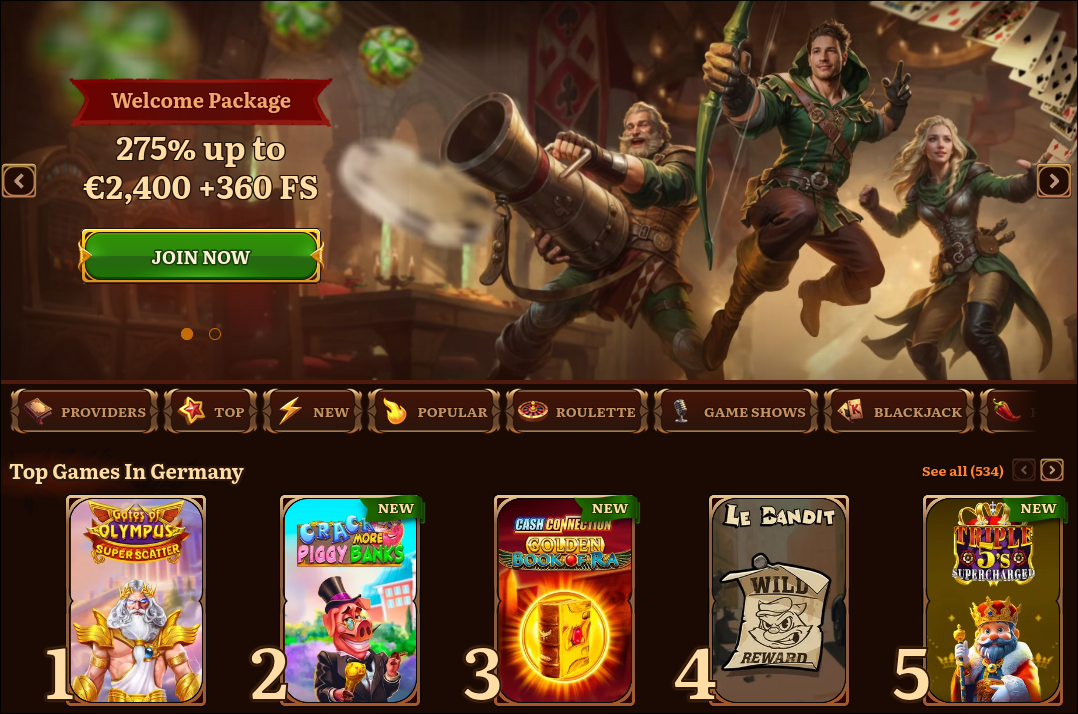
Task: Browse the Game Shows category
Action: [736, 411]
